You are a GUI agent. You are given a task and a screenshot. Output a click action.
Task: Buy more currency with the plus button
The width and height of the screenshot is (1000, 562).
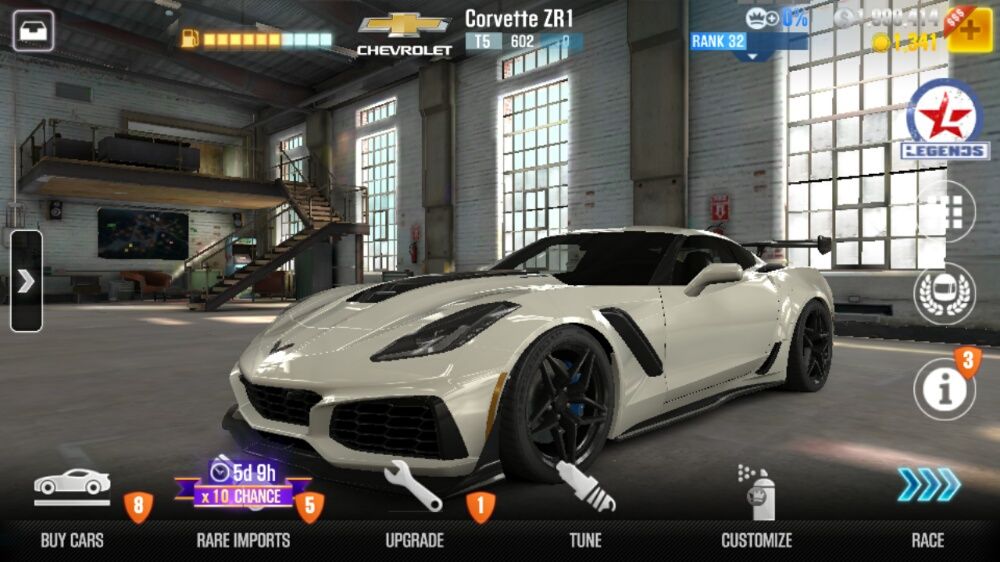(x=968, y=30)
